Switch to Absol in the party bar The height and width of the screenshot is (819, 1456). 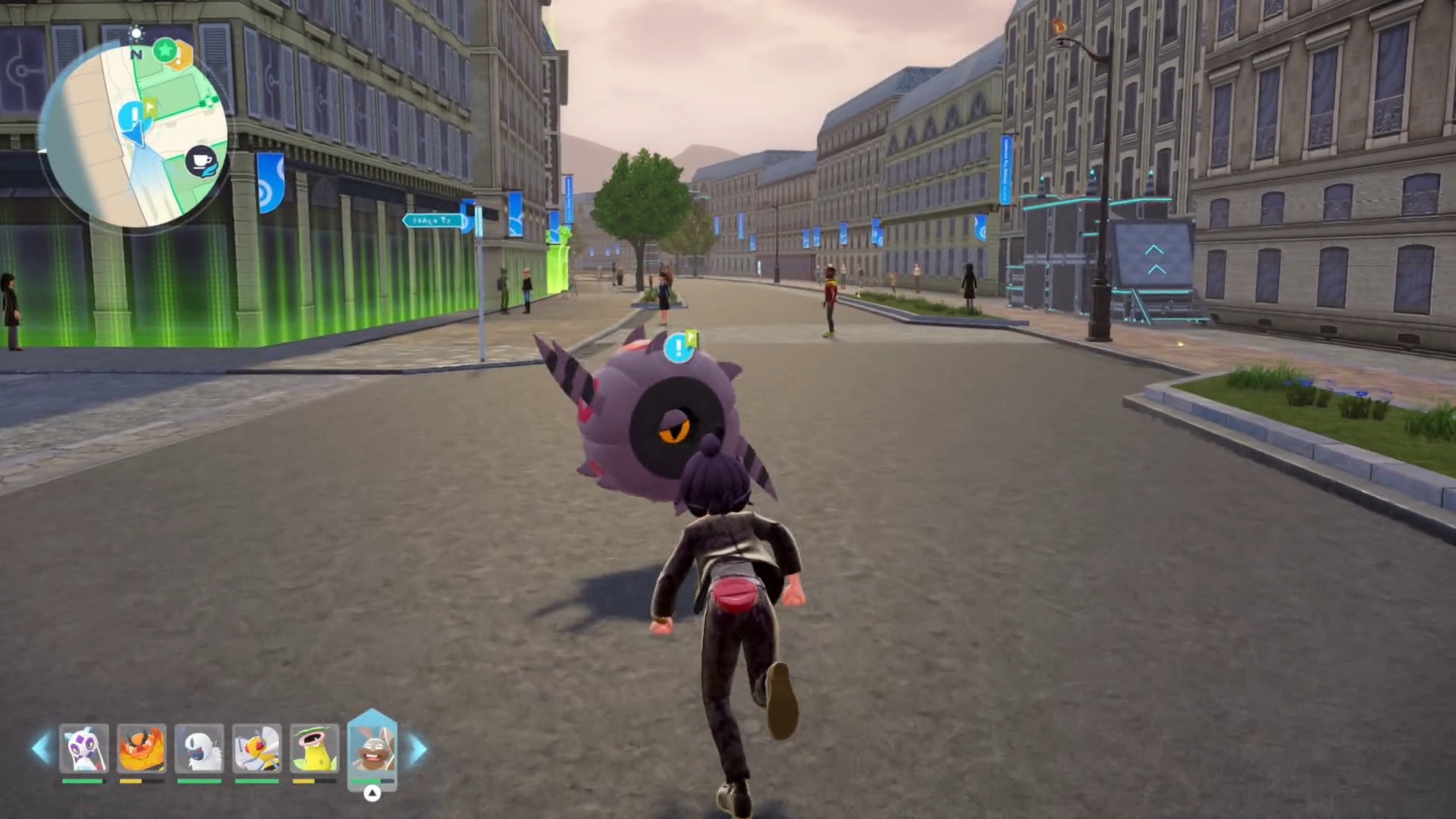click(x=199, y=748)
